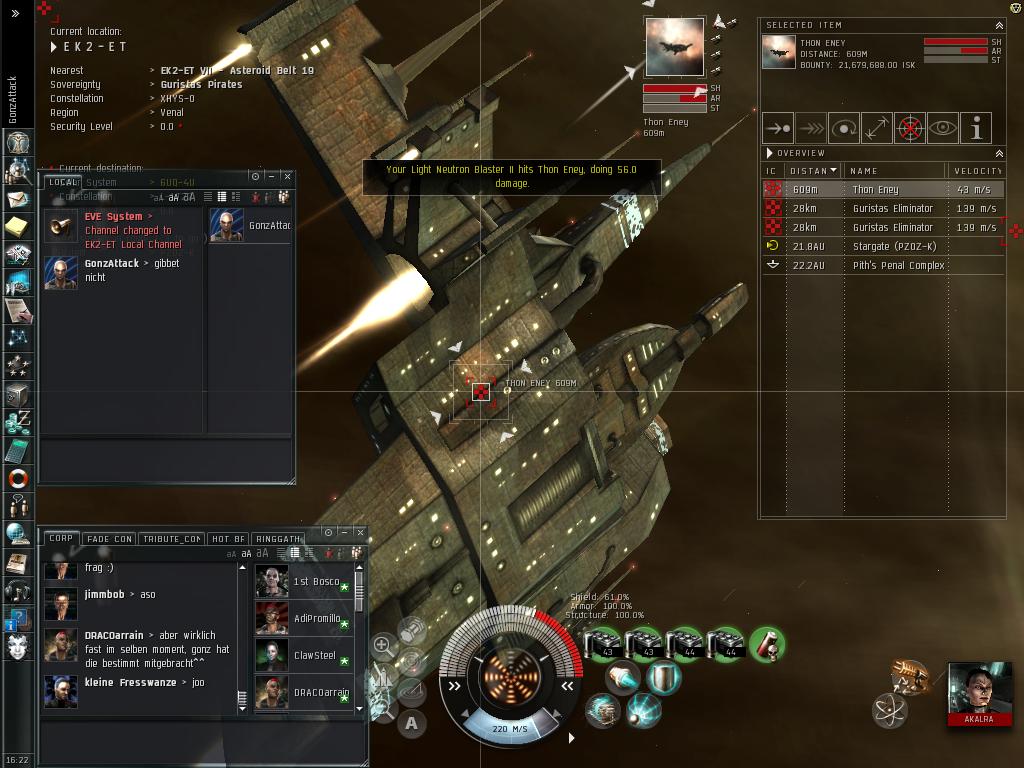This screenshot has width=1024, height=768.
Task: Click the approach icon in Selected Item
Action: point(778,128)
